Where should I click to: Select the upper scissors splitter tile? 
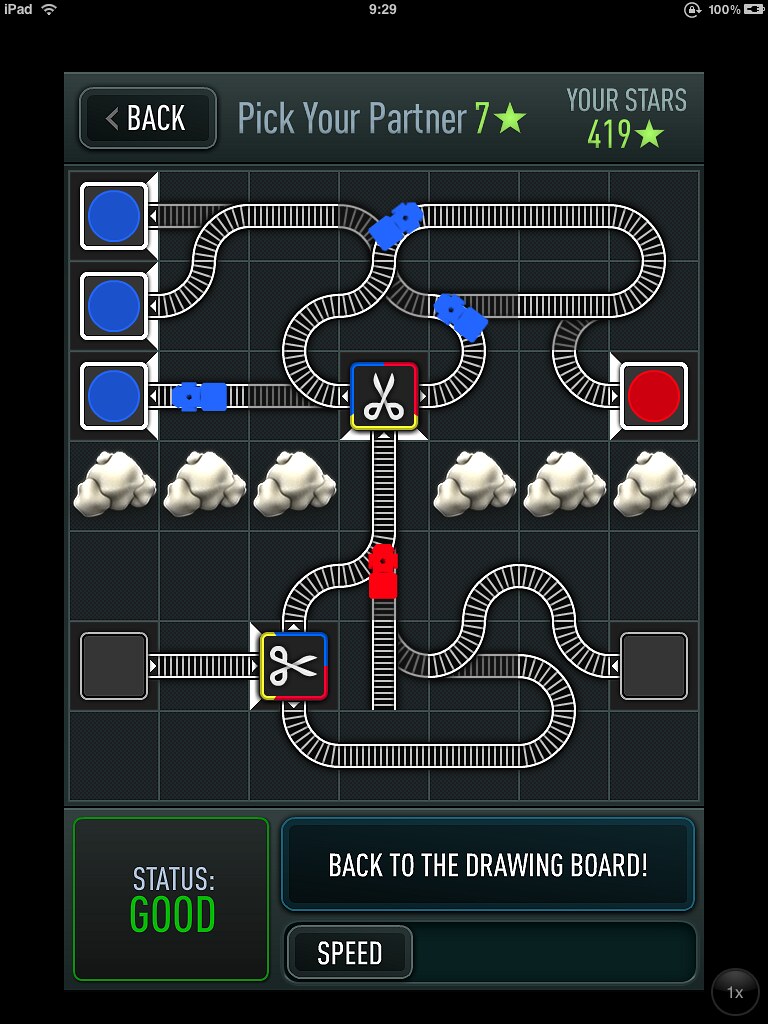tap(384, 396)
